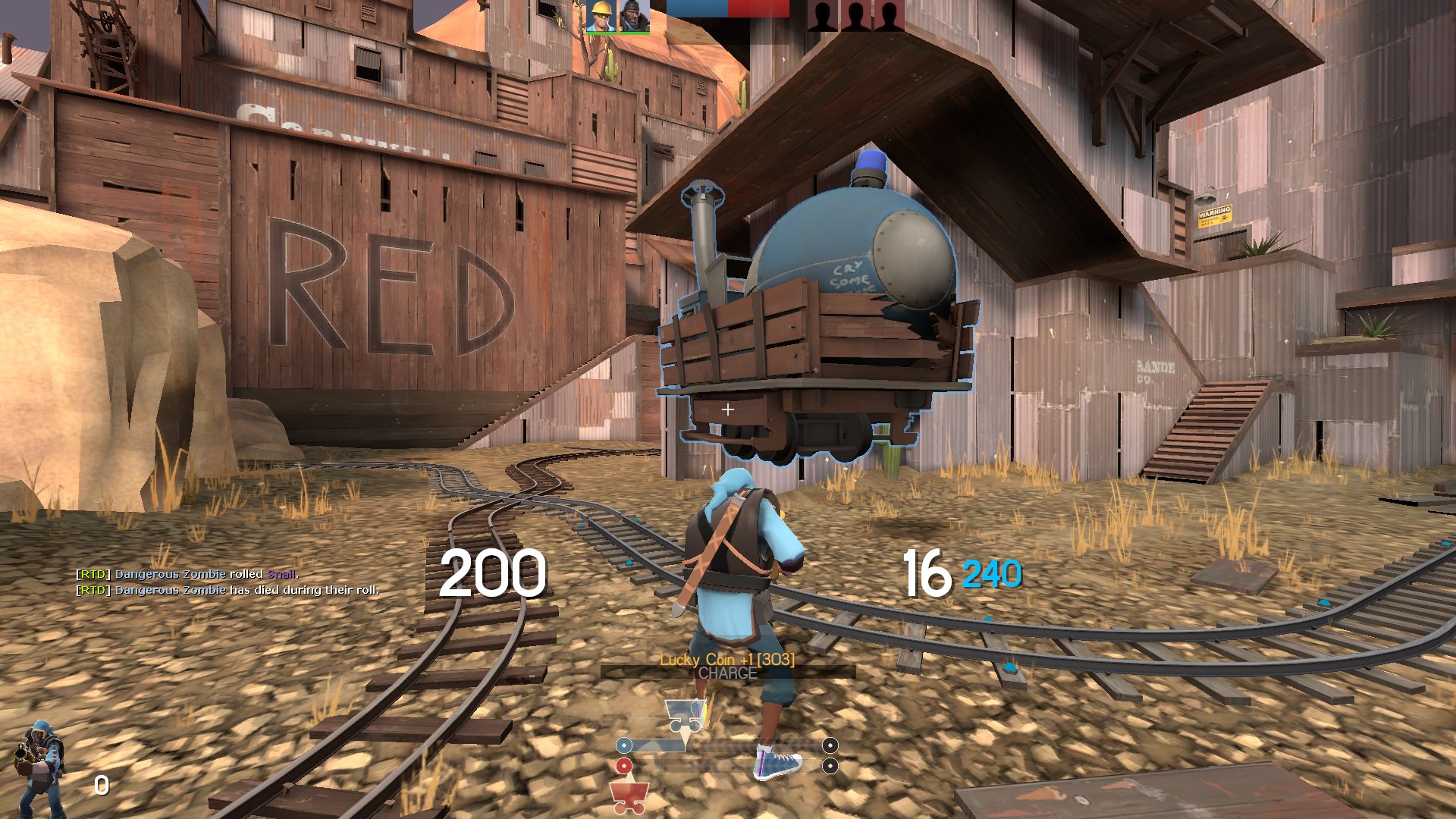Screen dimensions: 1456x819
Task: Select the Engineer teammate portrait
Action: coord(601,17)
